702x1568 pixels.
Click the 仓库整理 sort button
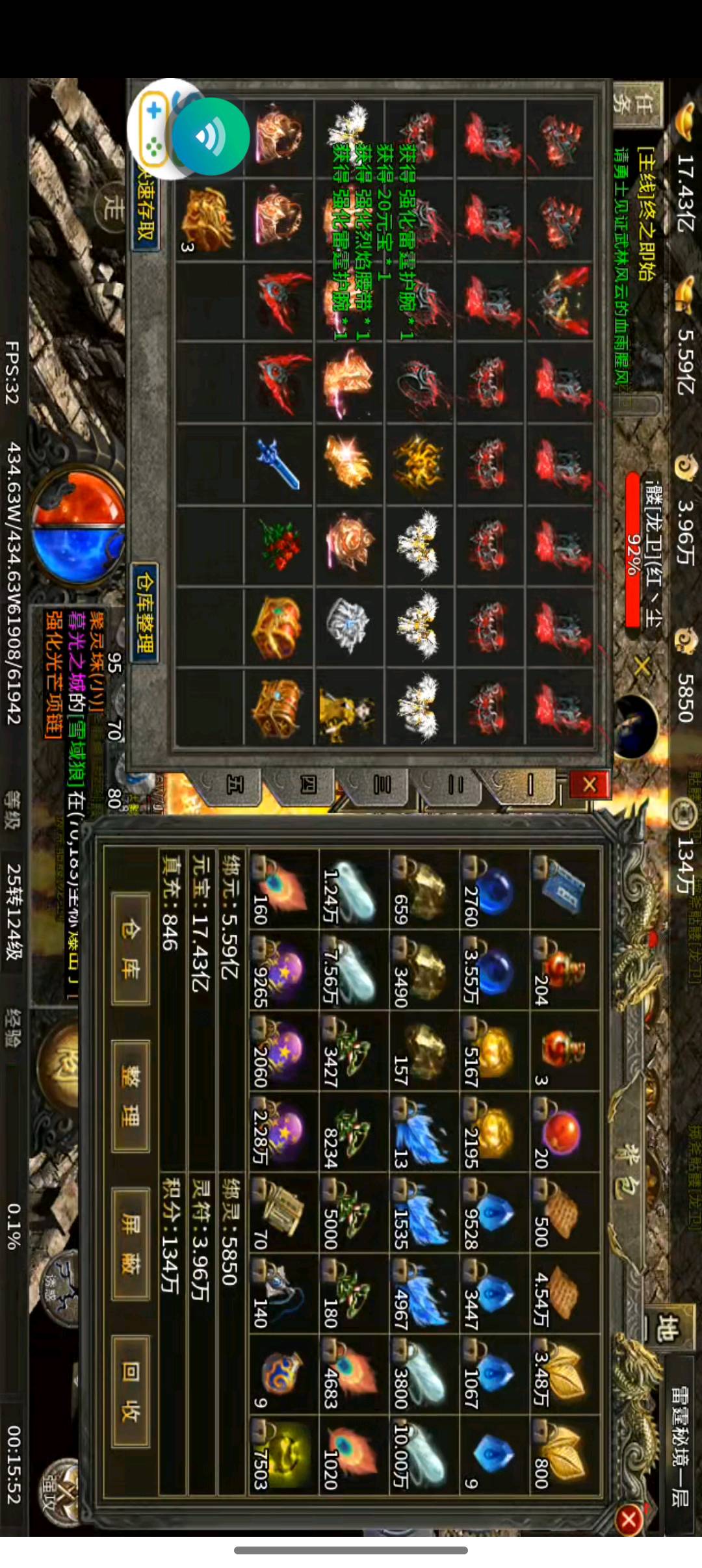144,612
